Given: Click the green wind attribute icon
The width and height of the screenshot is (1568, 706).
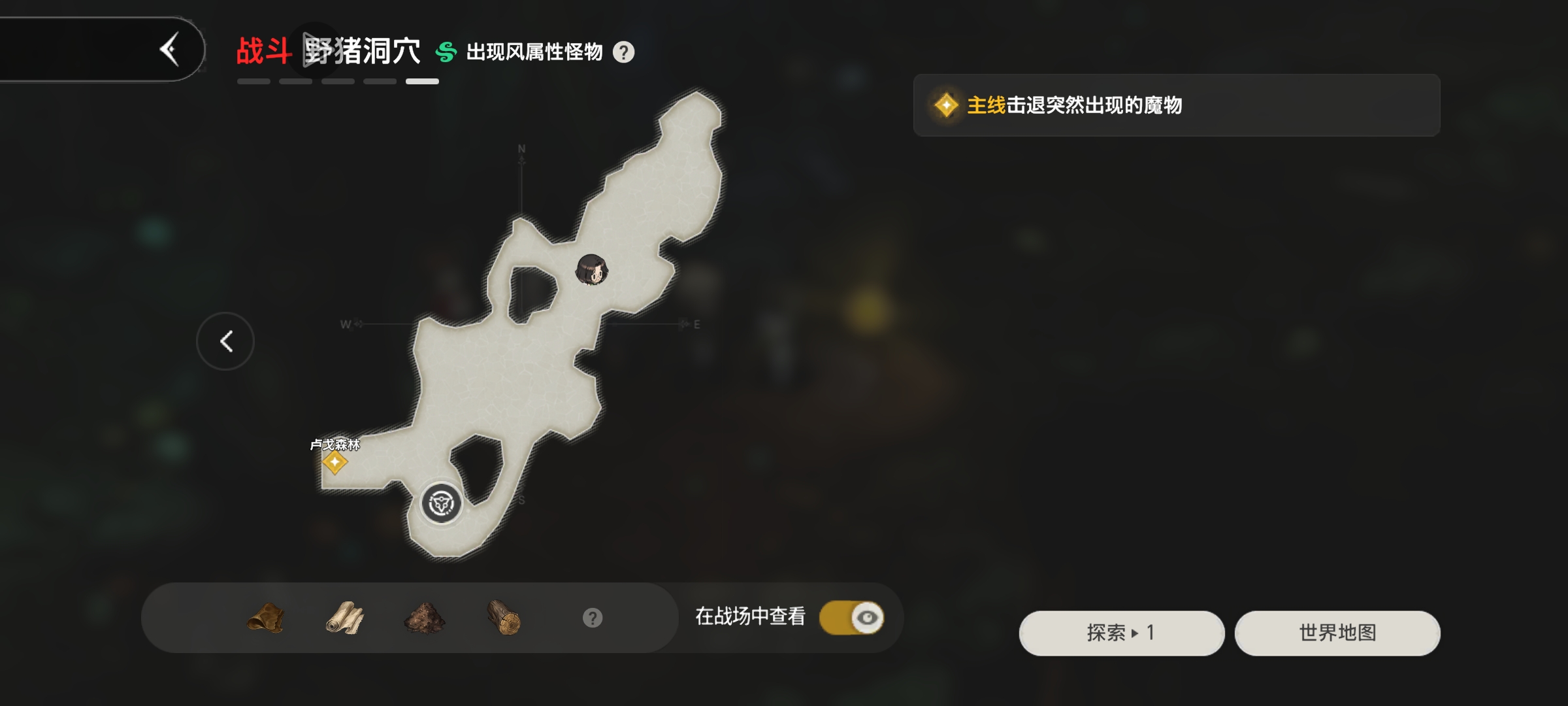Looking at the screenshot, I should (x=446, y=51).
